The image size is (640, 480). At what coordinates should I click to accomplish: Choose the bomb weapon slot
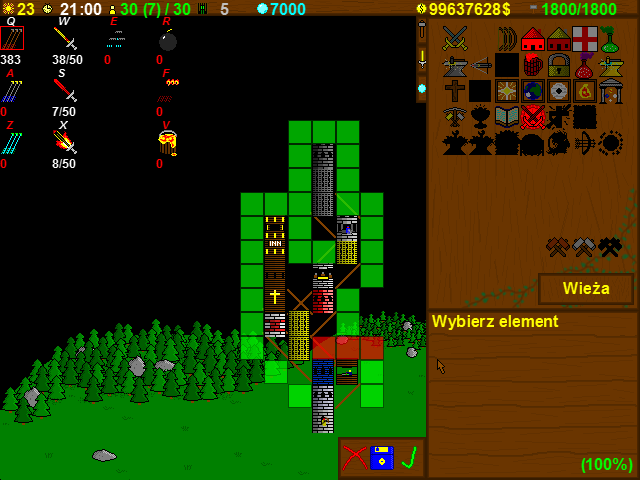tap(167, 40)
